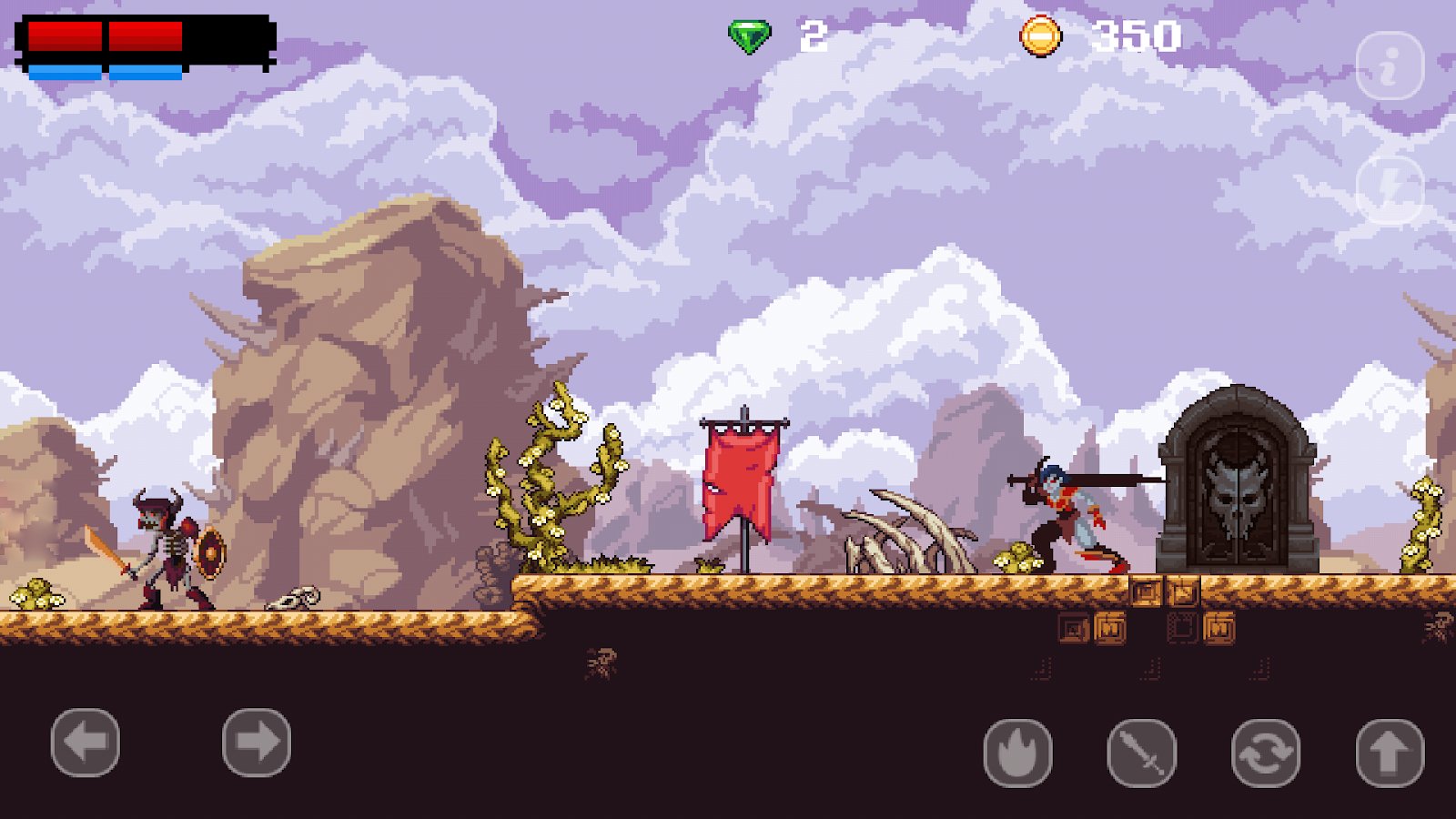
Task: Jump with the up arrow button
Action: [1390, 753]
